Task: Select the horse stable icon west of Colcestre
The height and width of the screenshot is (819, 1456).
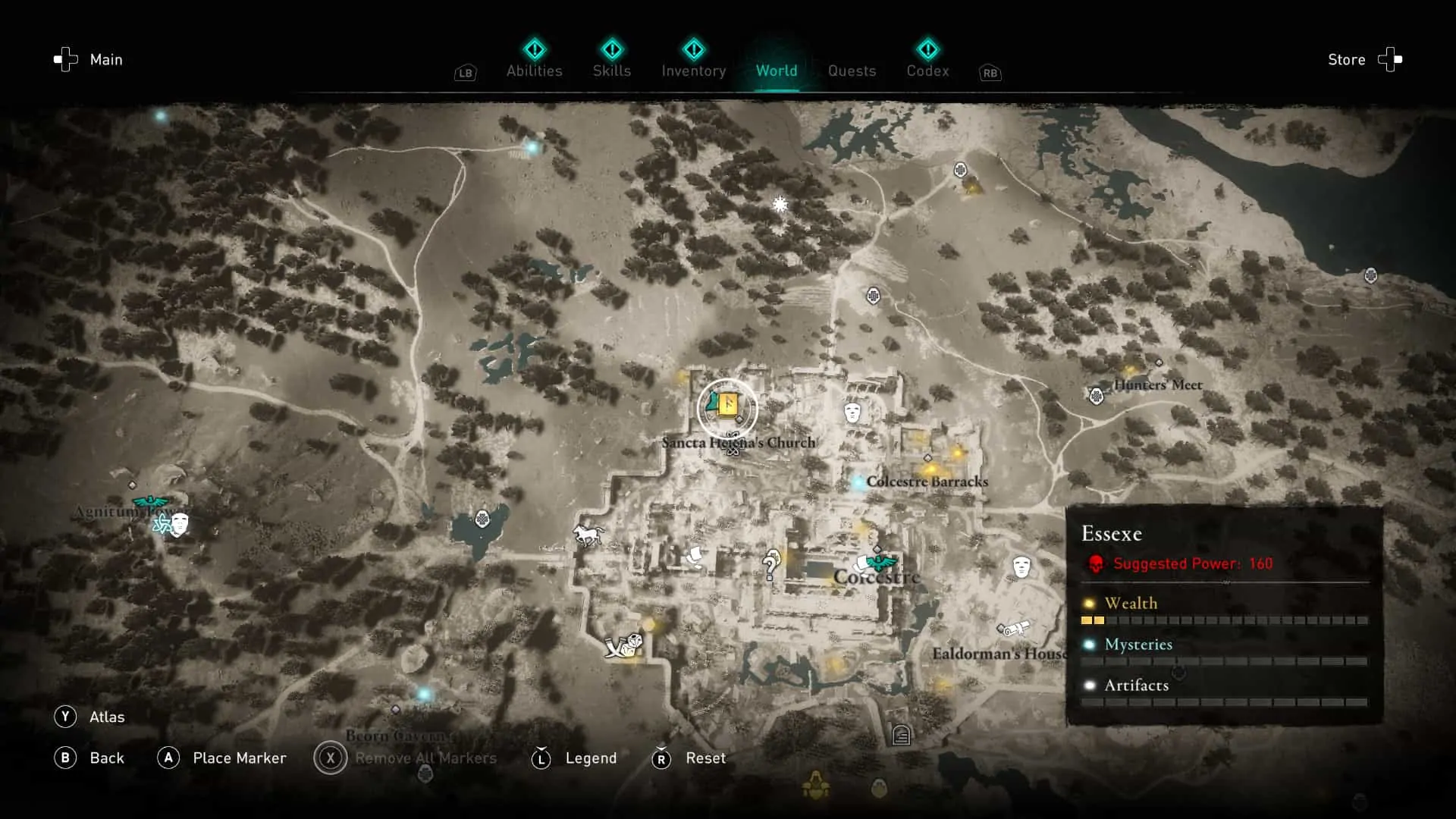Action: pyautogui.click(x=590, y=535)
